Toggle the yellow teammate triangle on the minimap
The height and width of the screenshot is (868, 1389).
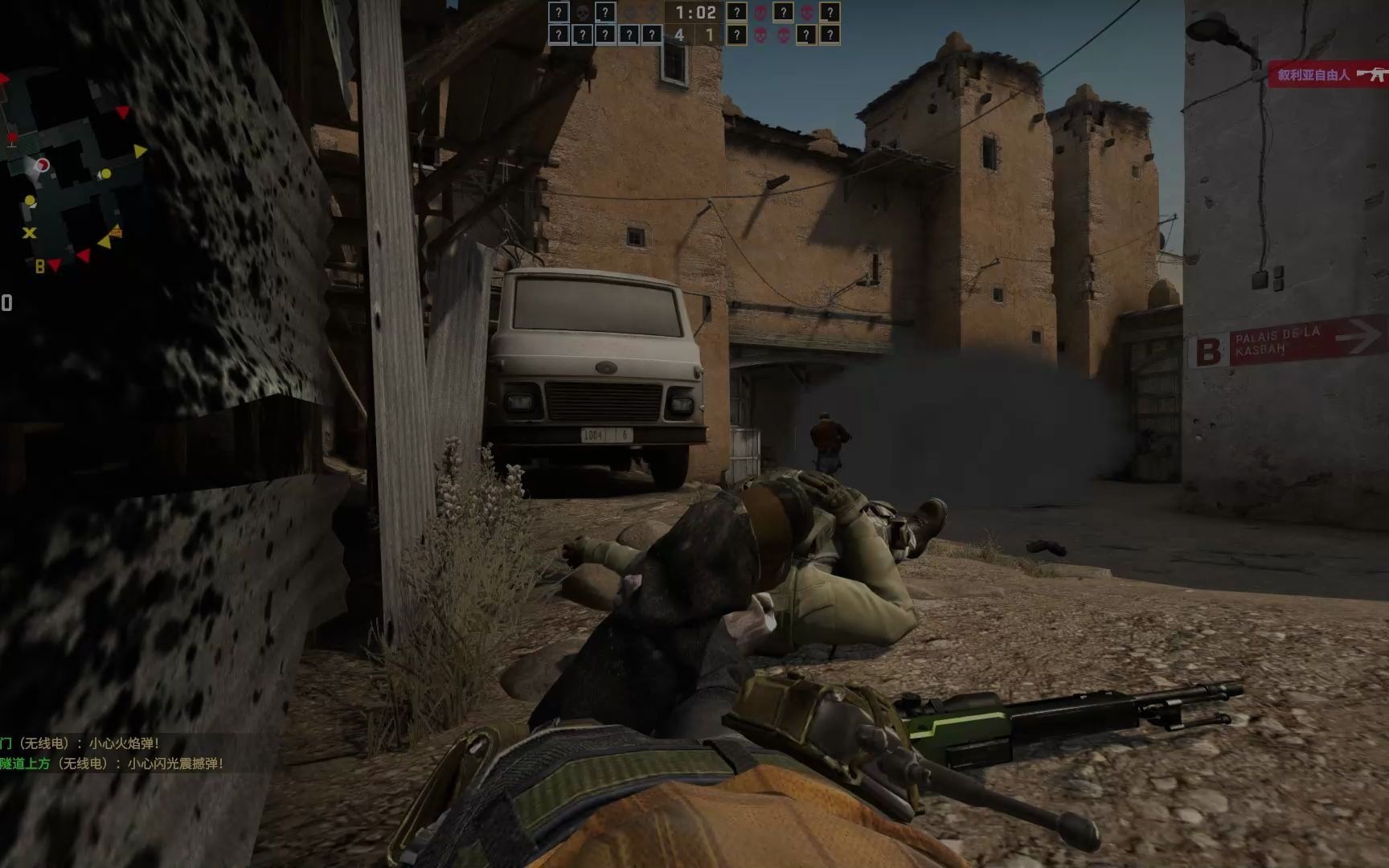(139, 151)
